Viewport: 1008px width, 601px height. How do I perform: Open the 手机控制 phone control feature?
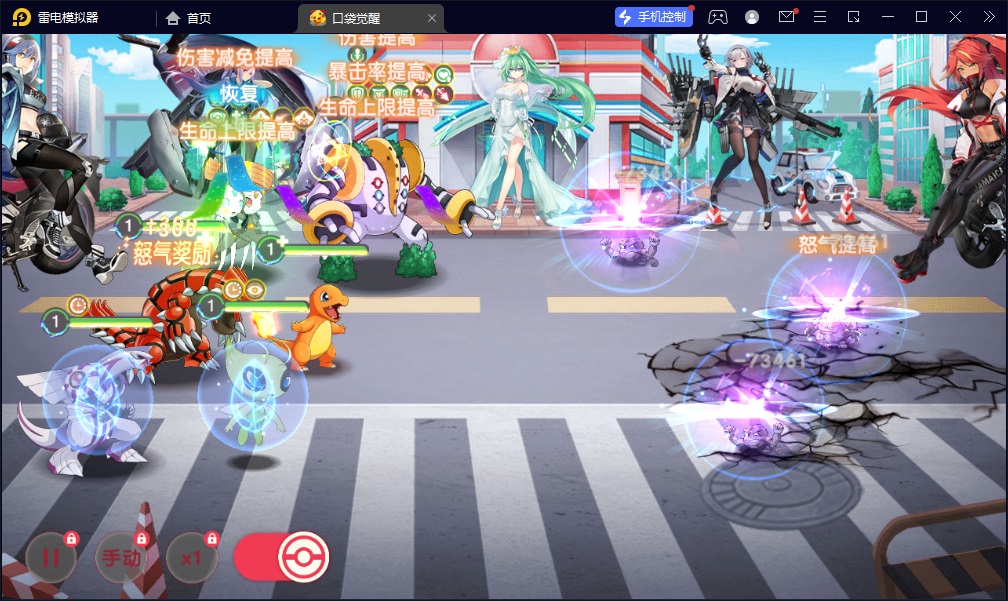coord(654,17)
